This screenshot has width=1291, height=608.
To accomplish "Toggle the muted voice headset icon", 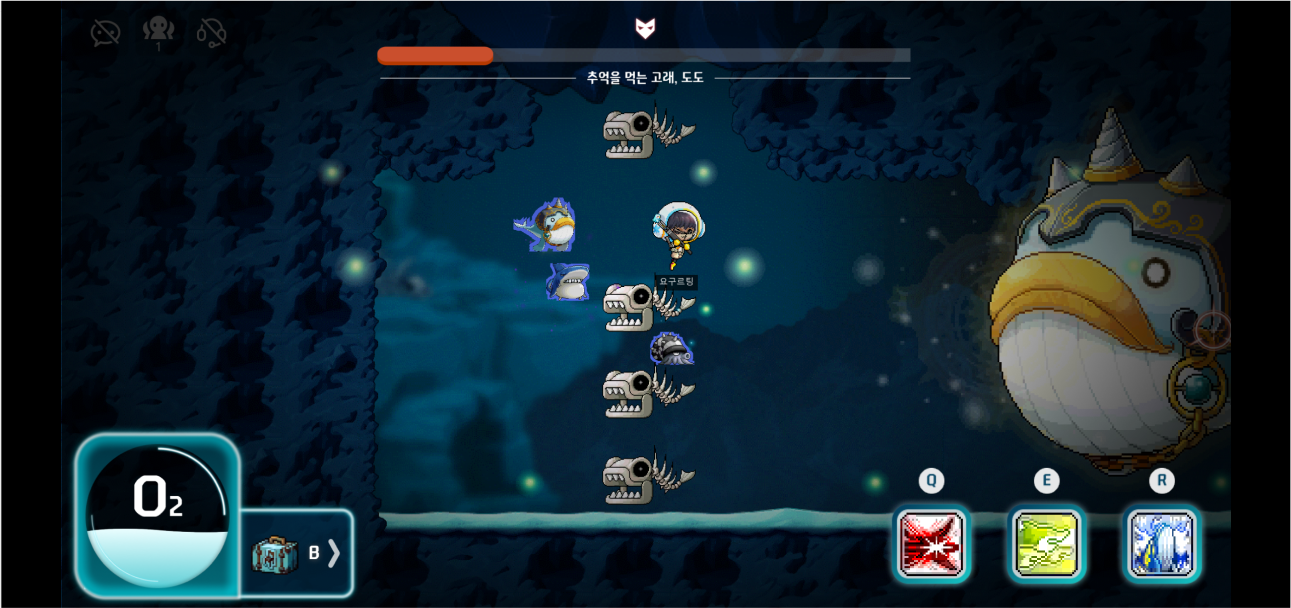I will pos(211,33).
